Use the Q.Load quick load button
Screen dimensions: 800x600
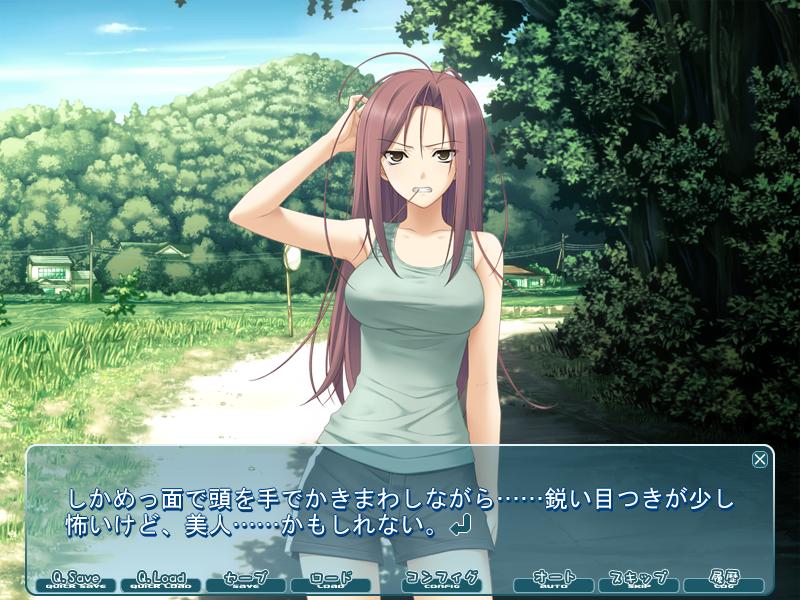161,581
